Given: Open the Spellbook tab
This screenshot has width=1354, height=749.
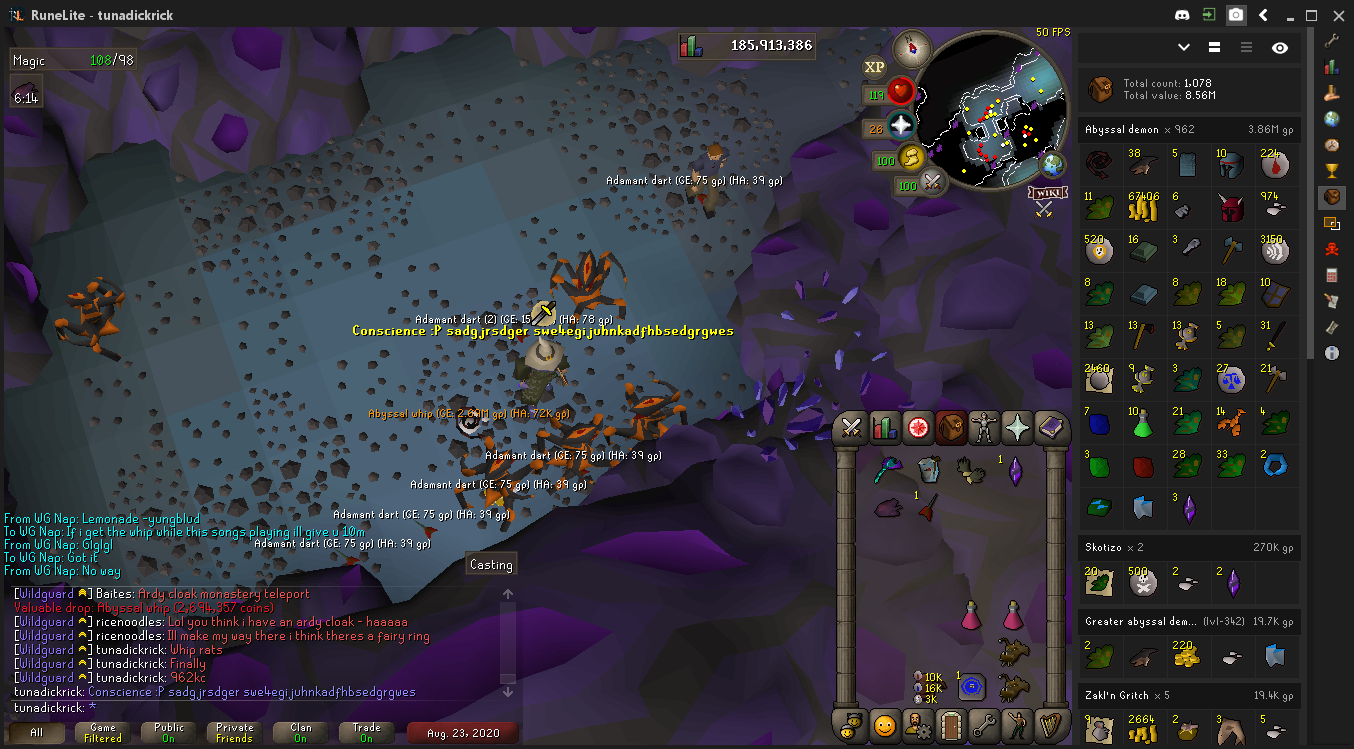Looking at the screenshot, I should (1049, 428).
